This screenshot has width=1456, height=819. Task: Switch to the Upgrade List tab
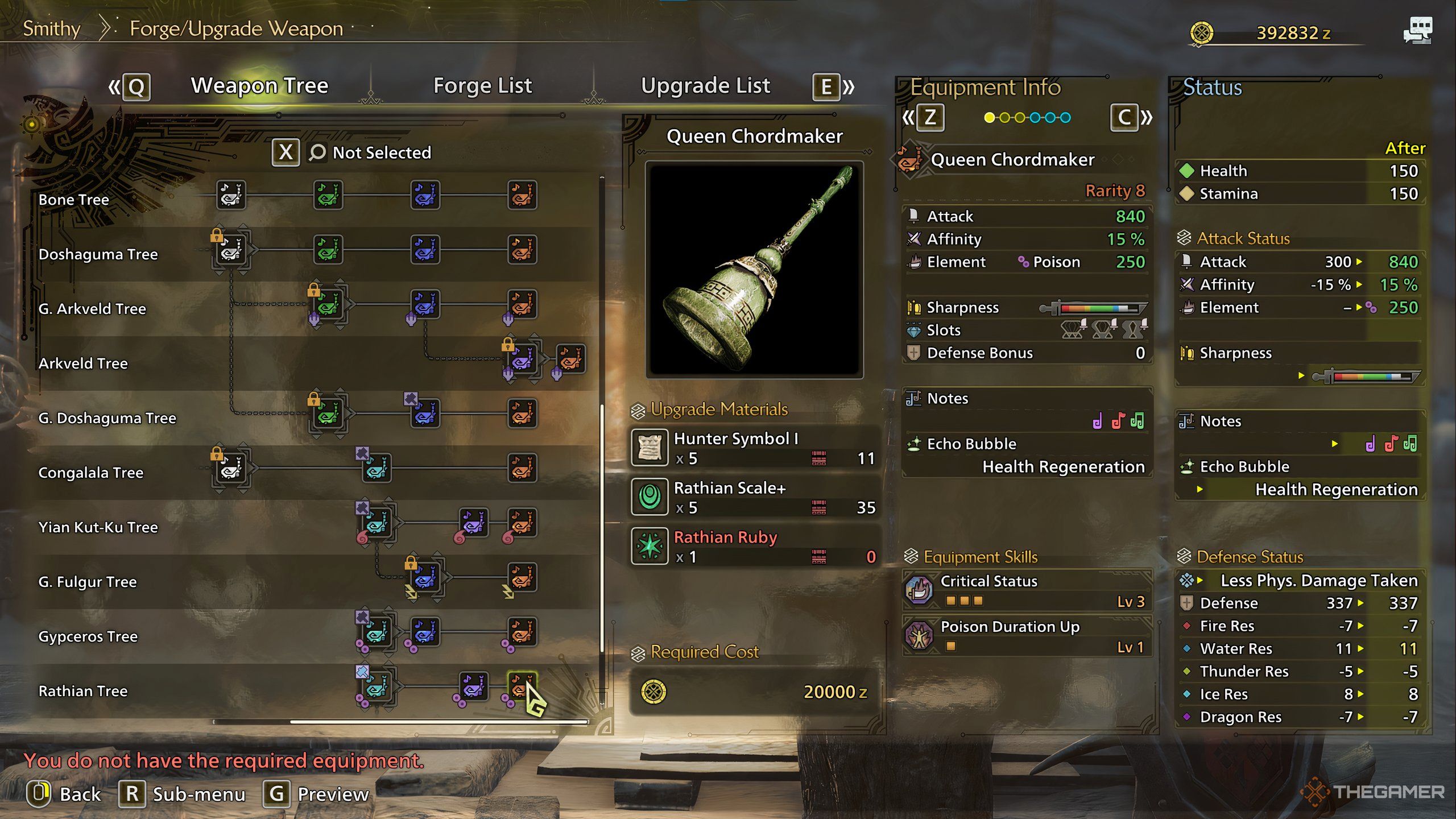point(705,86)
